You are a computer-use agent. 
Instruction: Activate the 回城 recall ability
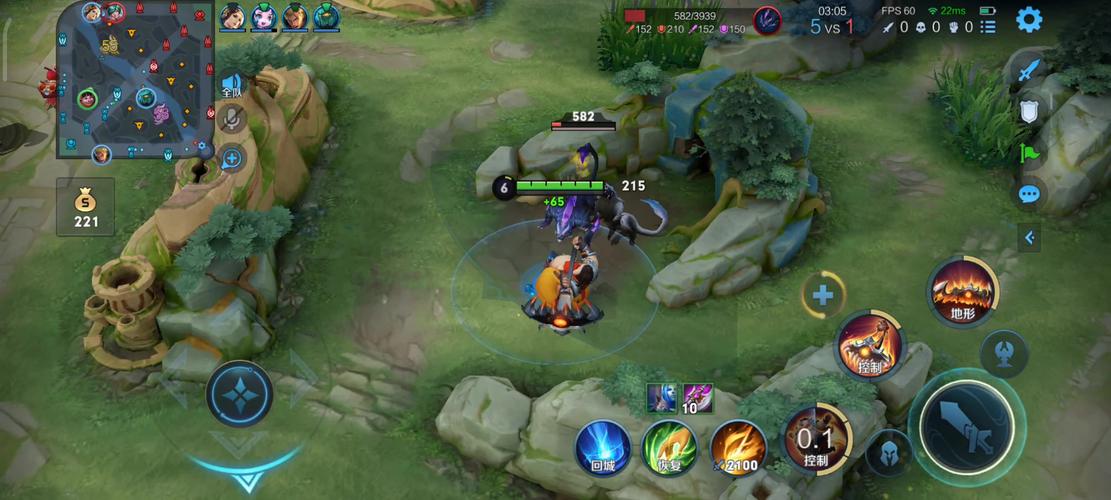coord(603,447)
